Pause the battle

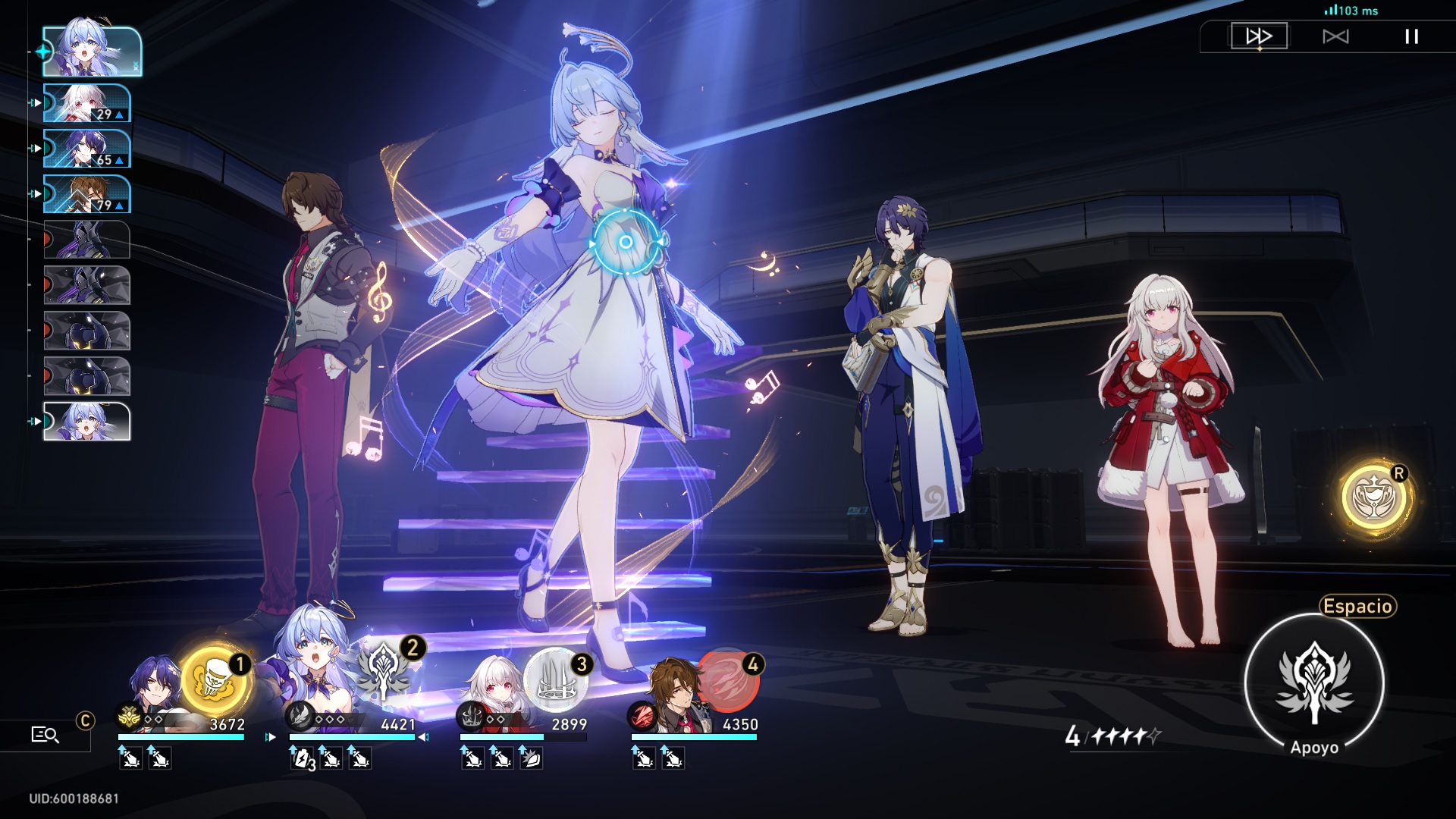1411,34
